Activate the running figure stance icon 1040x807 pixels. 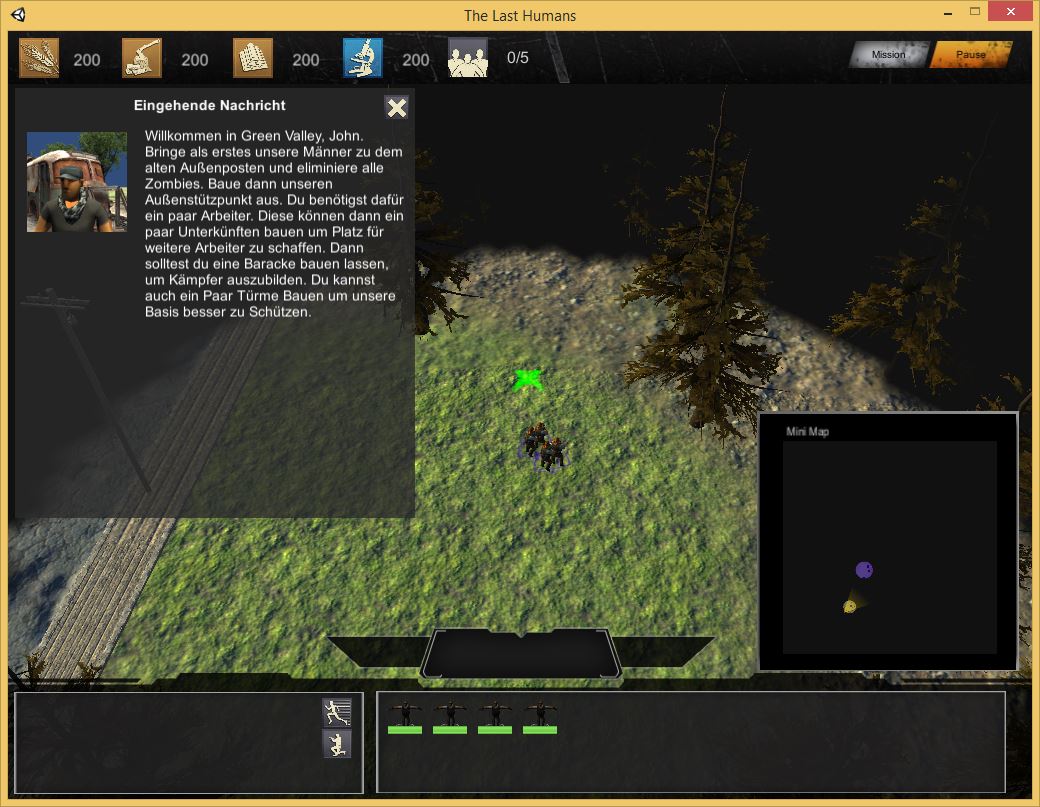[337, 712]
